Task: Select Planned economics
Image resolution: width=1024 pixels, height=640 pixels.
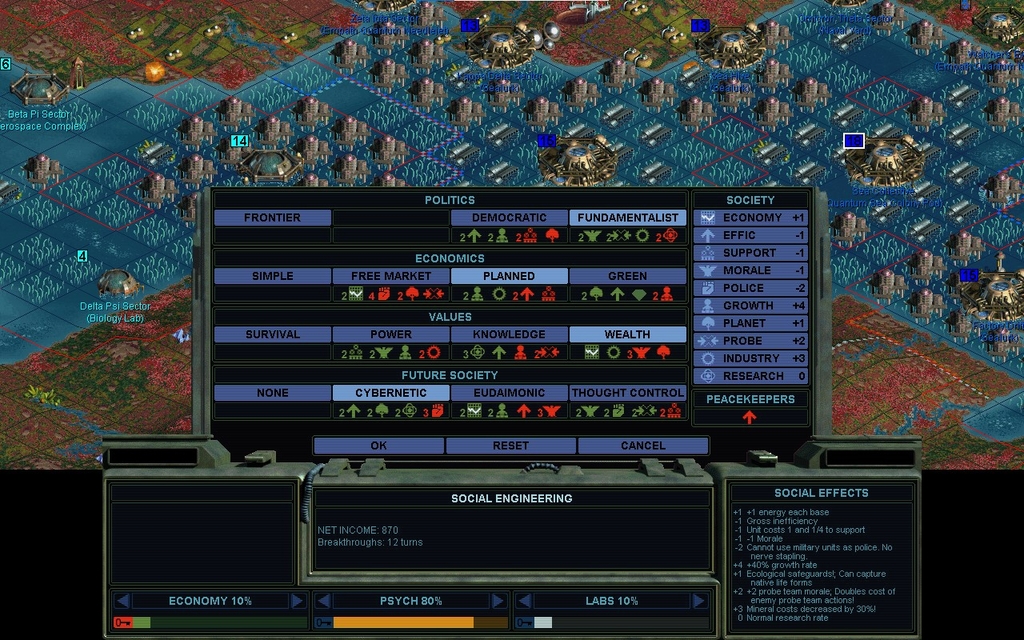Action: coord(509,276)
